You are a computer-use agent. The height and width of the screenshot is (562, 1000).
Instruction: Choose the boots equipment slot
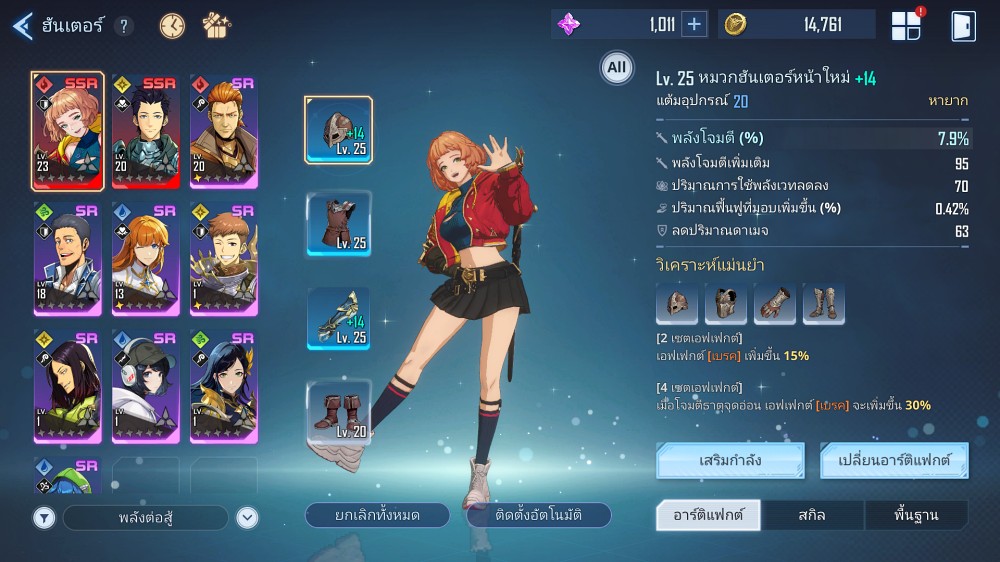338,411
